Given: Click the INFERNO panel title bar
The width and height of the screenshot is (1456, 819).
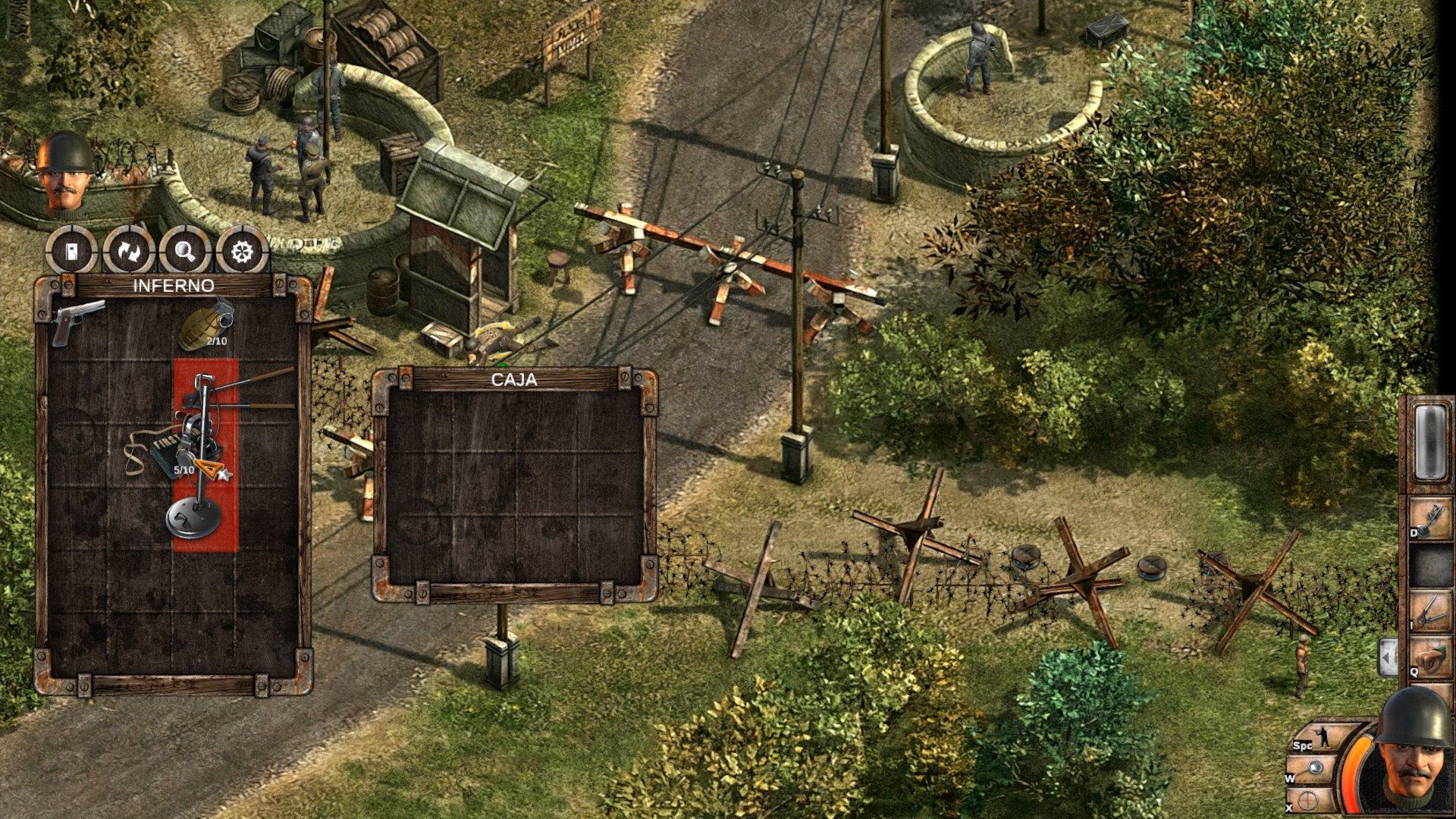Looking at the screenshot, I should point(173,286).
